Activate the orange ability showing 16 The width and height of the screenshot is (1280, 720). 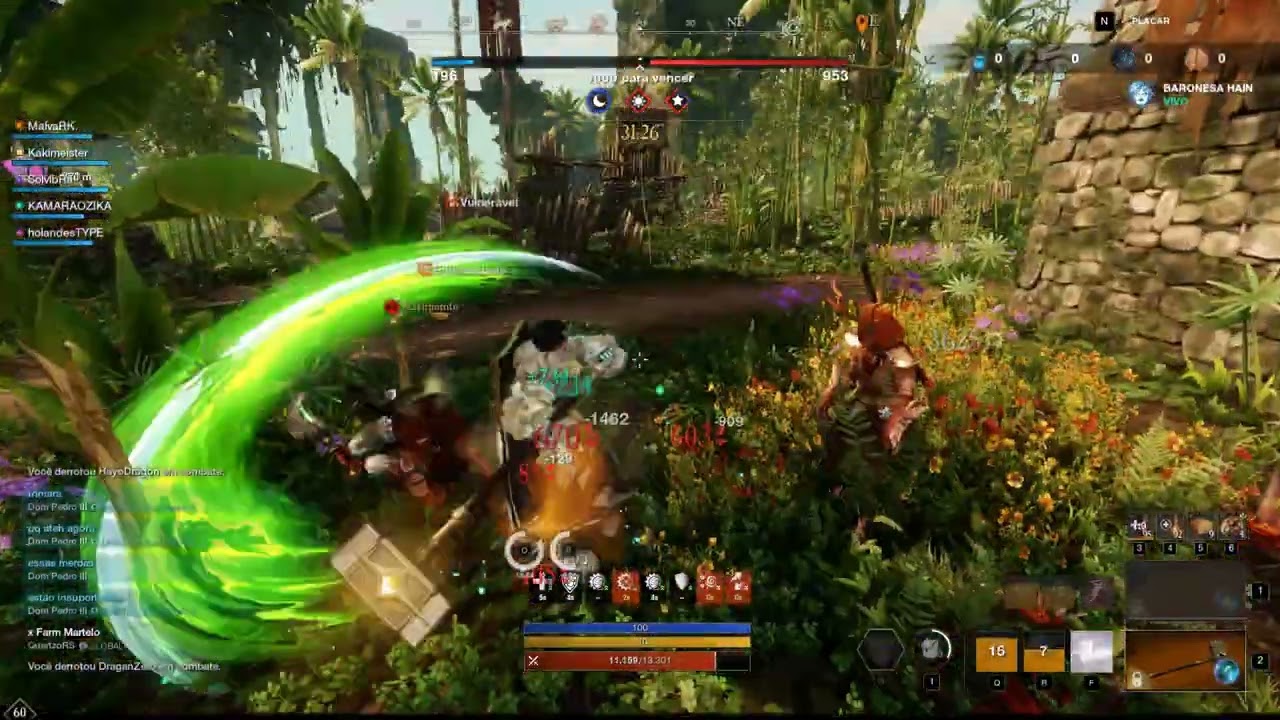997,652
